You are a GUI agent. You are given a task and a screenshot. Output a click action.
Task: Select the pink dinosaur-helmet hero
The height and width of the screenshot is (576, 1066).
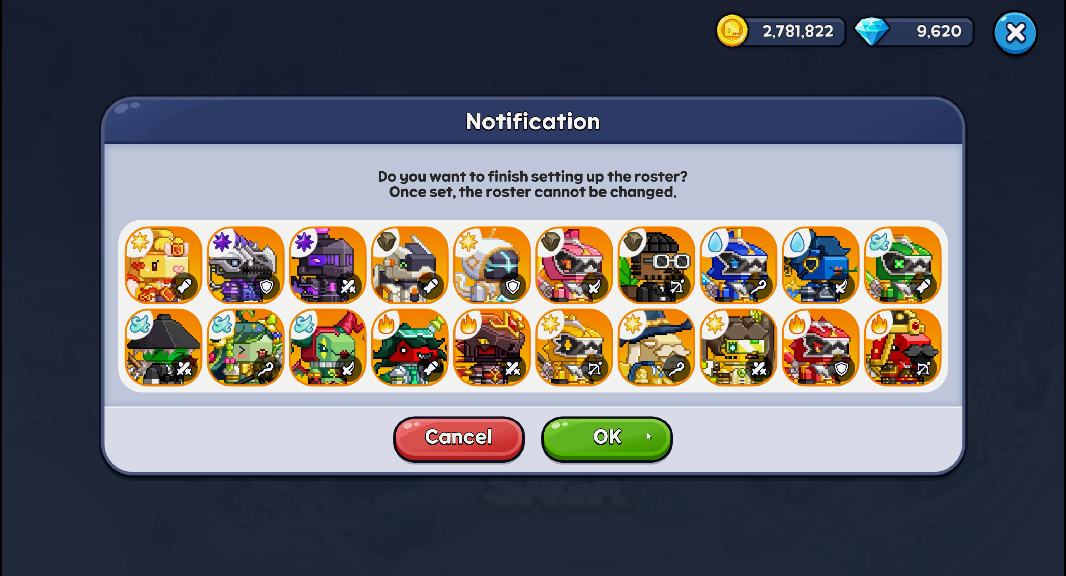click(574, 265)
